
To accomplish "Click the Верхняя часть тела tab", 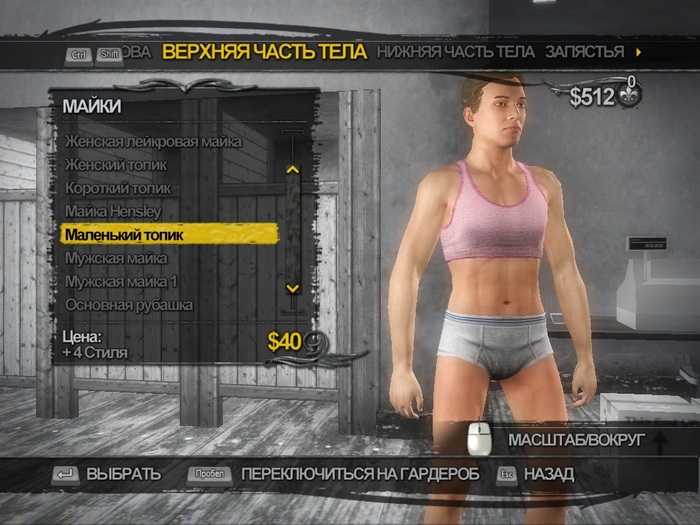I will (x=264, y=51).
